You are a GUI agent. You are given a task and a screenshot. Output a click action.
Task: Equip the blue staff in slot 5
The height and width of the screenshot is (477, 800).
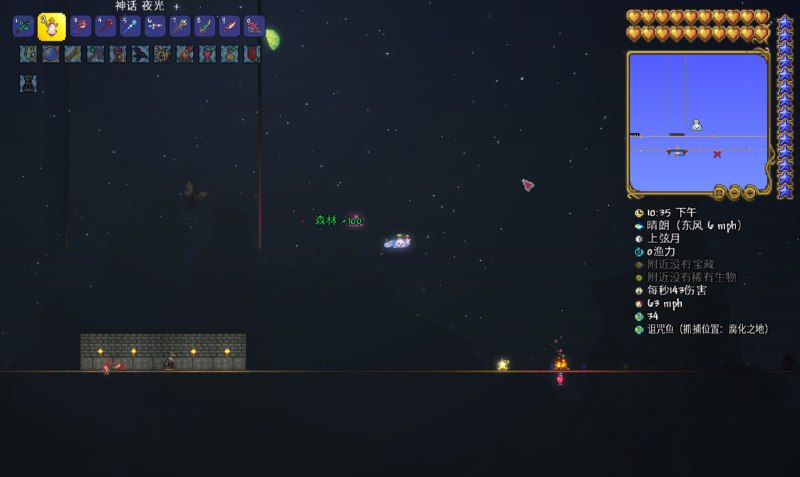tap(130, 26)
